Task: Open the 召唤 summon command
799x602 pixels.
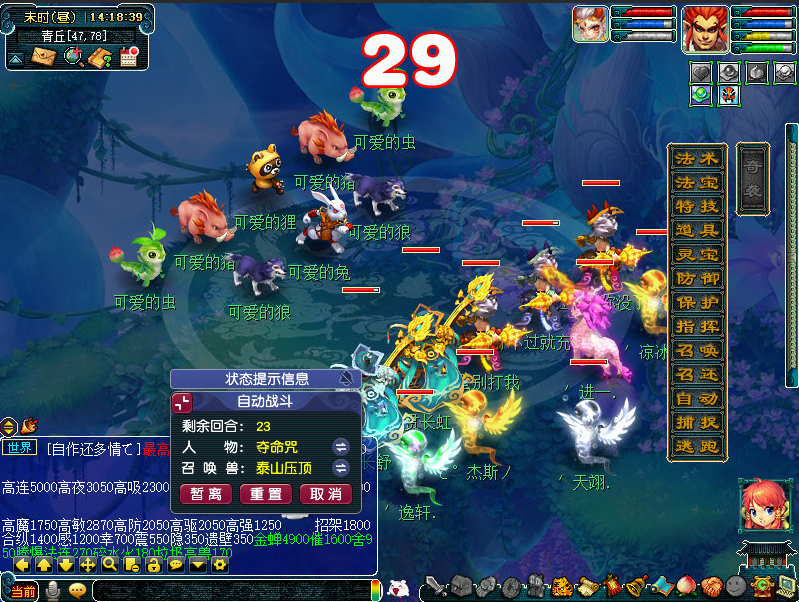Action: tap(697, 351)
